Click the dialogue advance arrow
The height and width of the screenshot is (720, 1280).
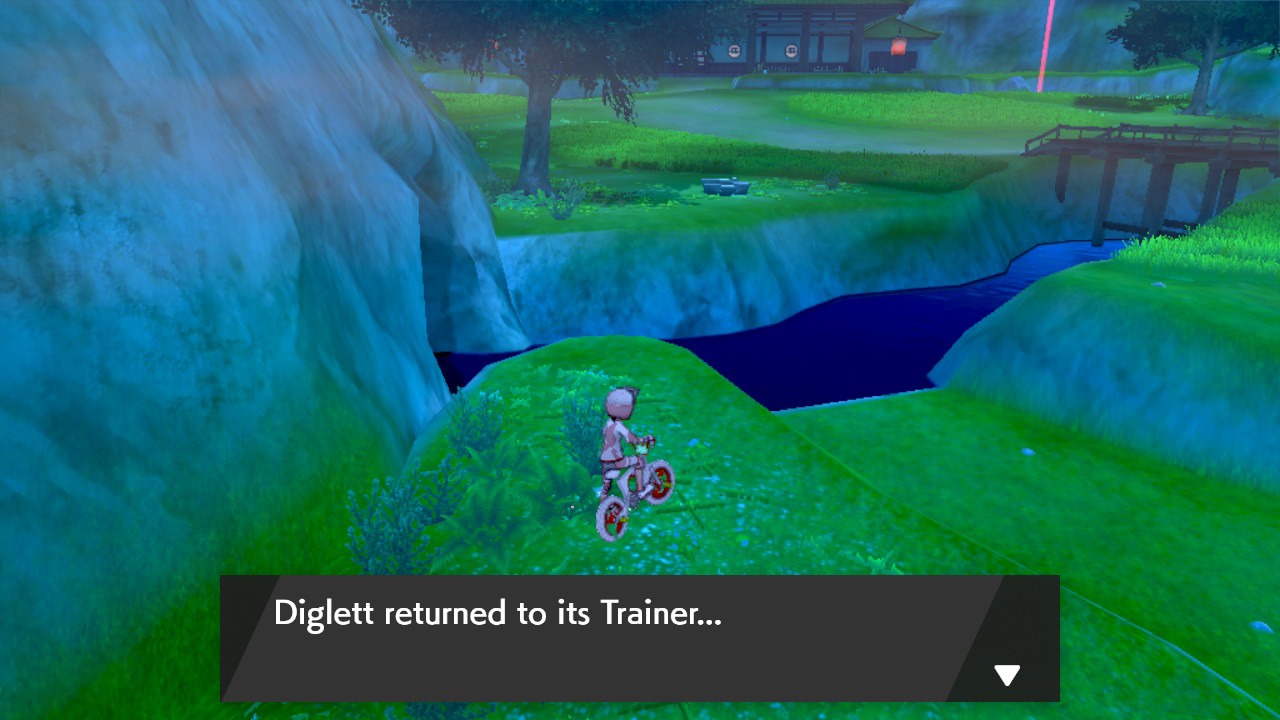pyautogui.click(x=1005, y=674)
